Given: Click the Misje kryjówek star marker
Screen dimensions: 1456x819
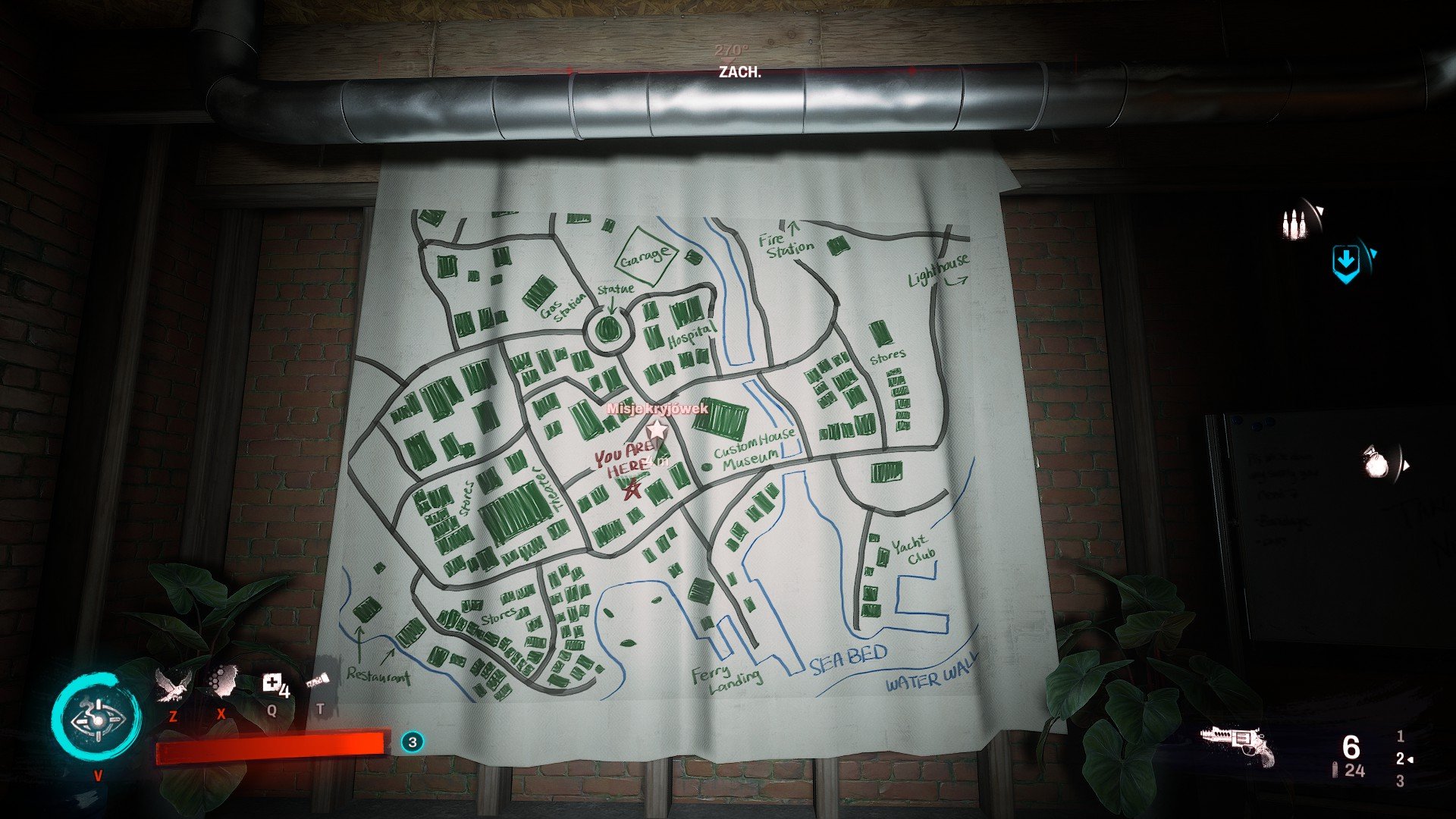Looking at the screenshot, I should (657, 430).
